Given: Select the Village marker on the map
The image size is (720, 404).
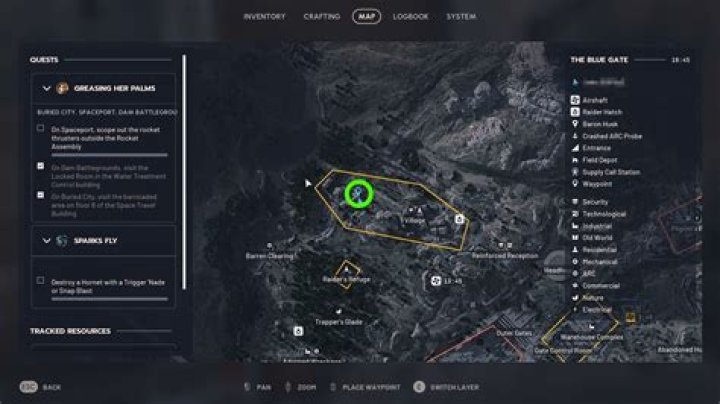Looking at the screenshot, I should pyautogui.click(x=413, y=218).
